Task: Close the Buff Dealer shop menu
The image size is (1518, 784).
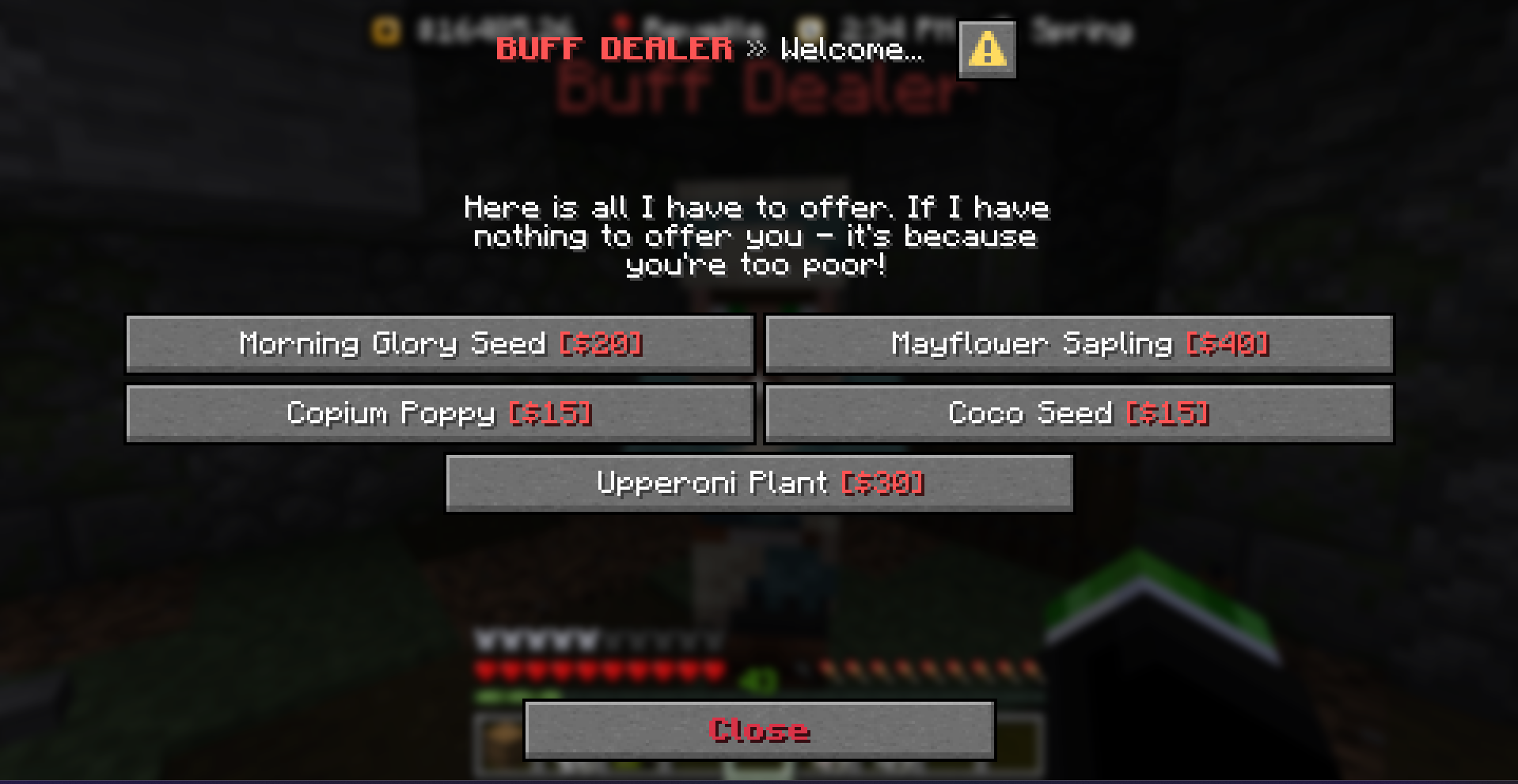Action: pos(759,730)
